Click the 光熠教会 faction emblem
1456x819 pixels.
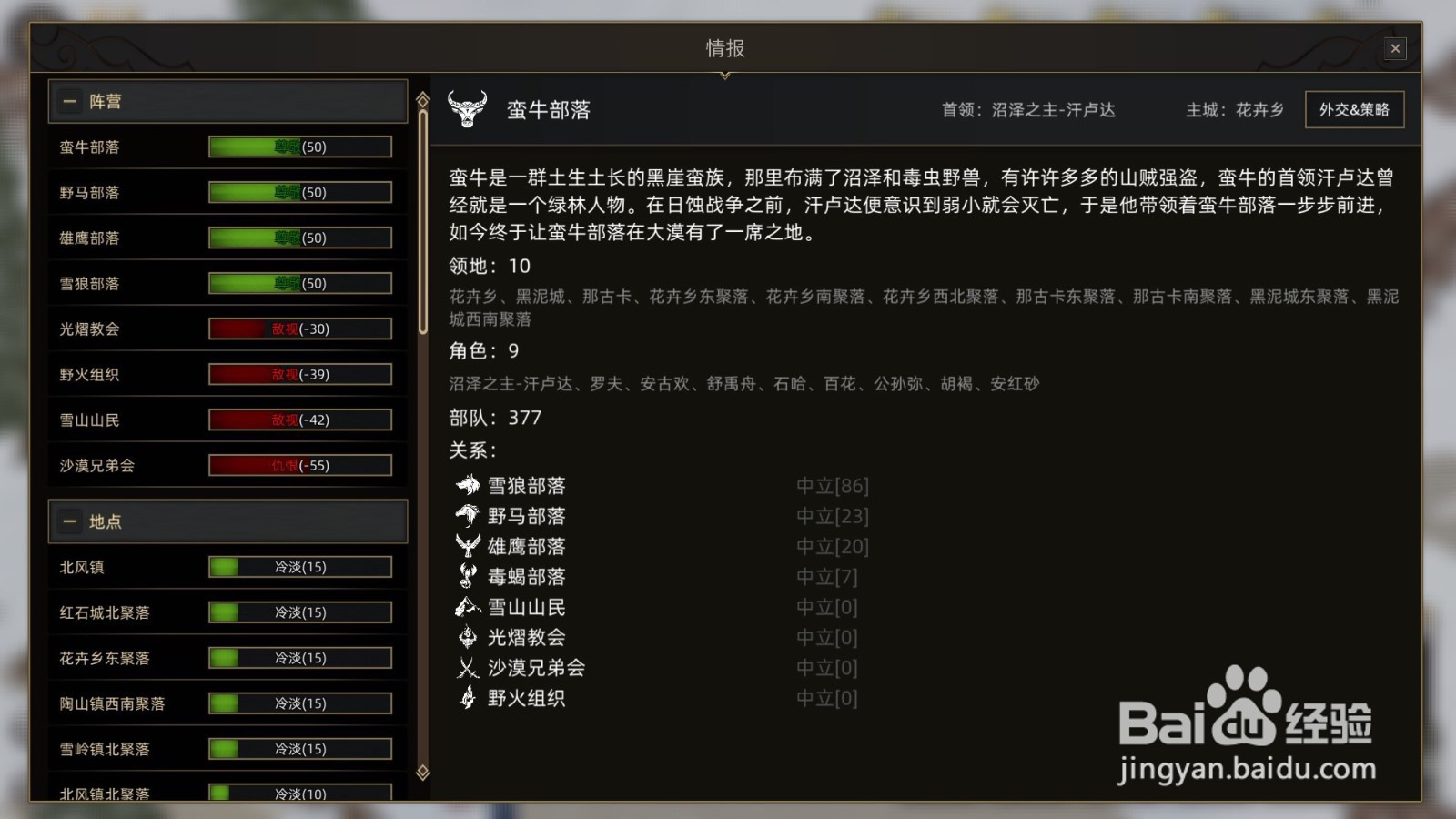[x=467, y=637]
